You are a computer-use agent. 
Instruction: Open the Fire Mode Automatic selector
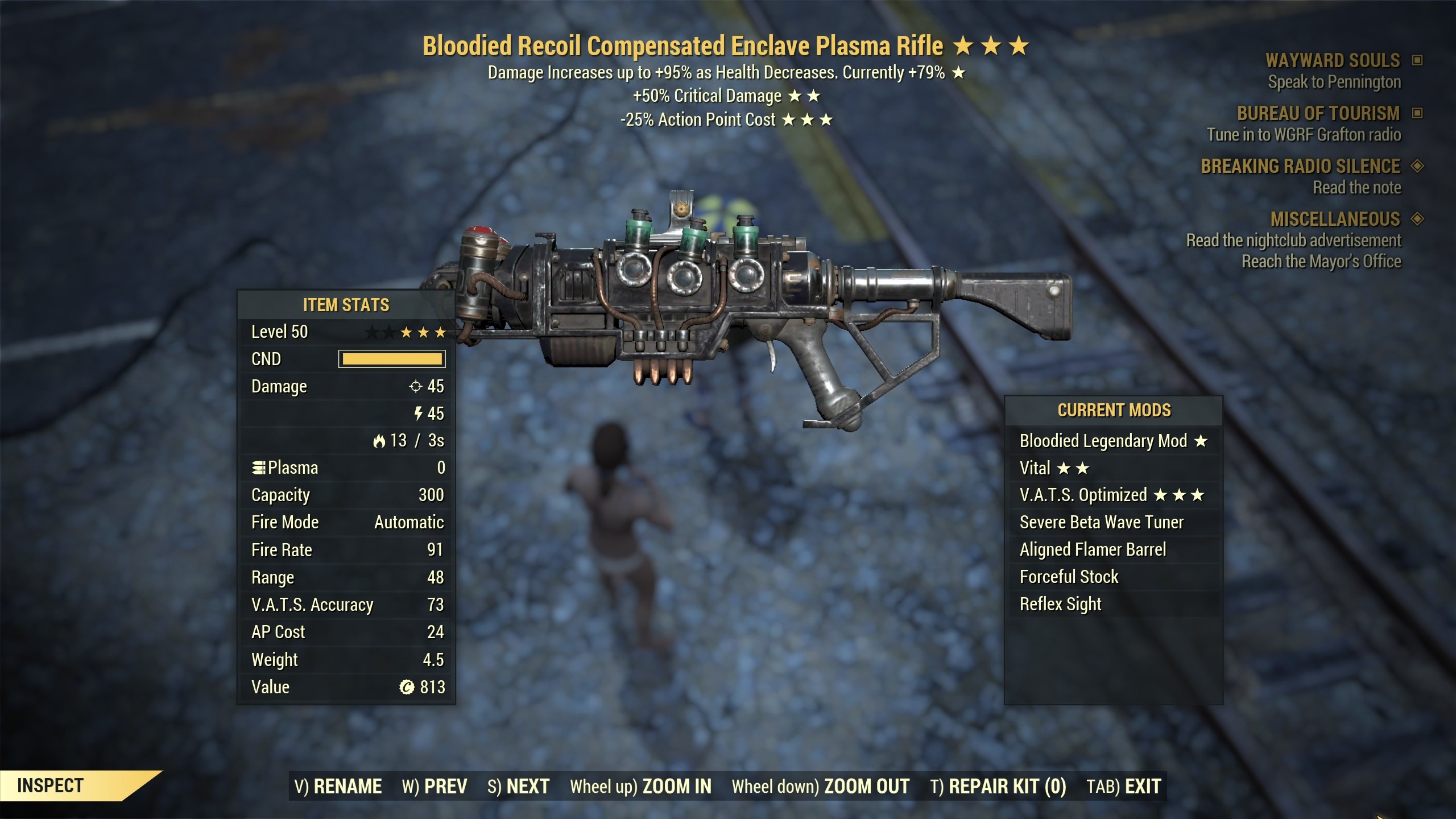pyautogui.click(x=408, y=522)
